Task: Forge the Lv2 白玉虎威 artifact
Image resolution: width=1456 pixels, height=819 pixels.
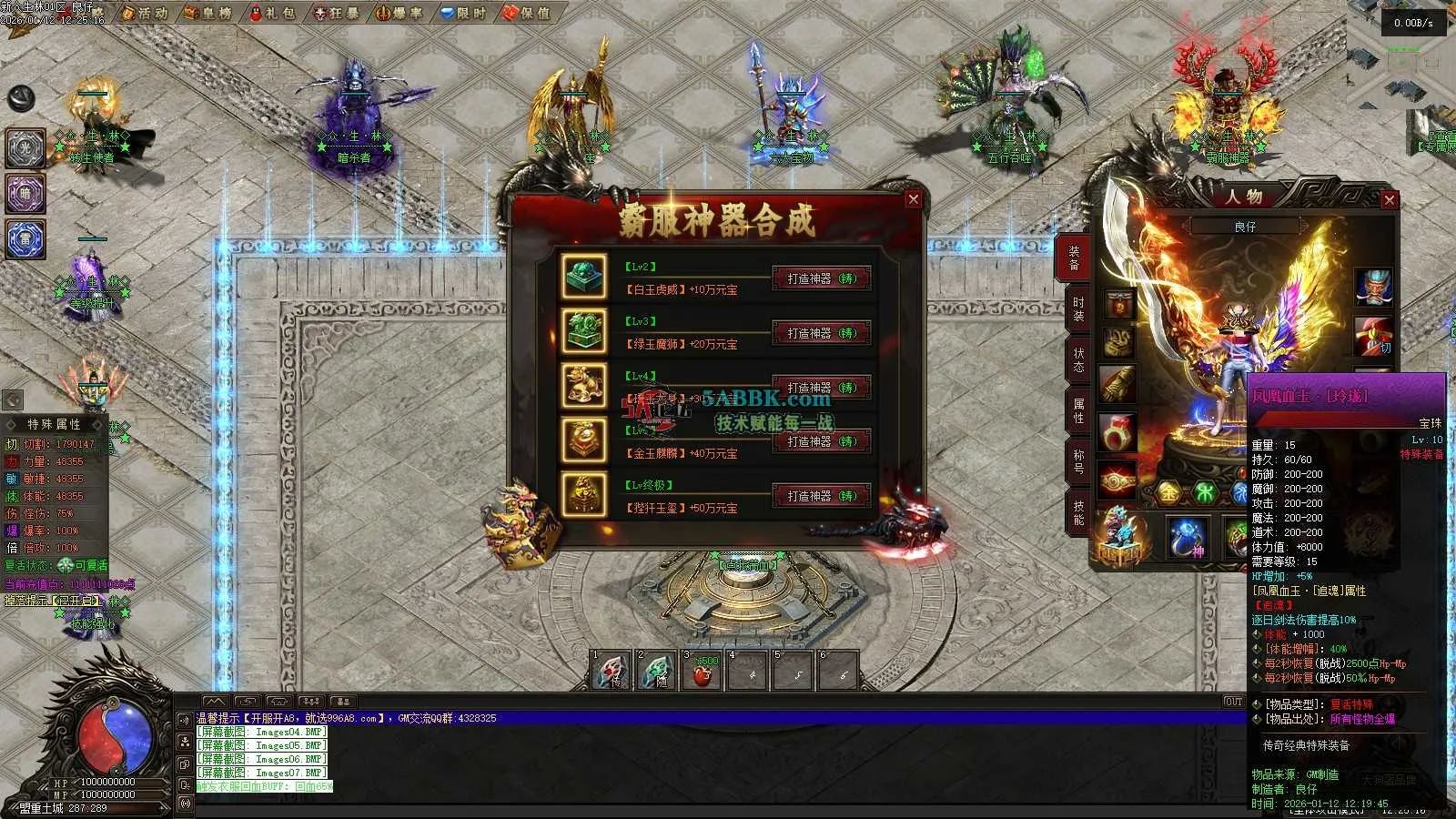Action: (x=822, y=278)
